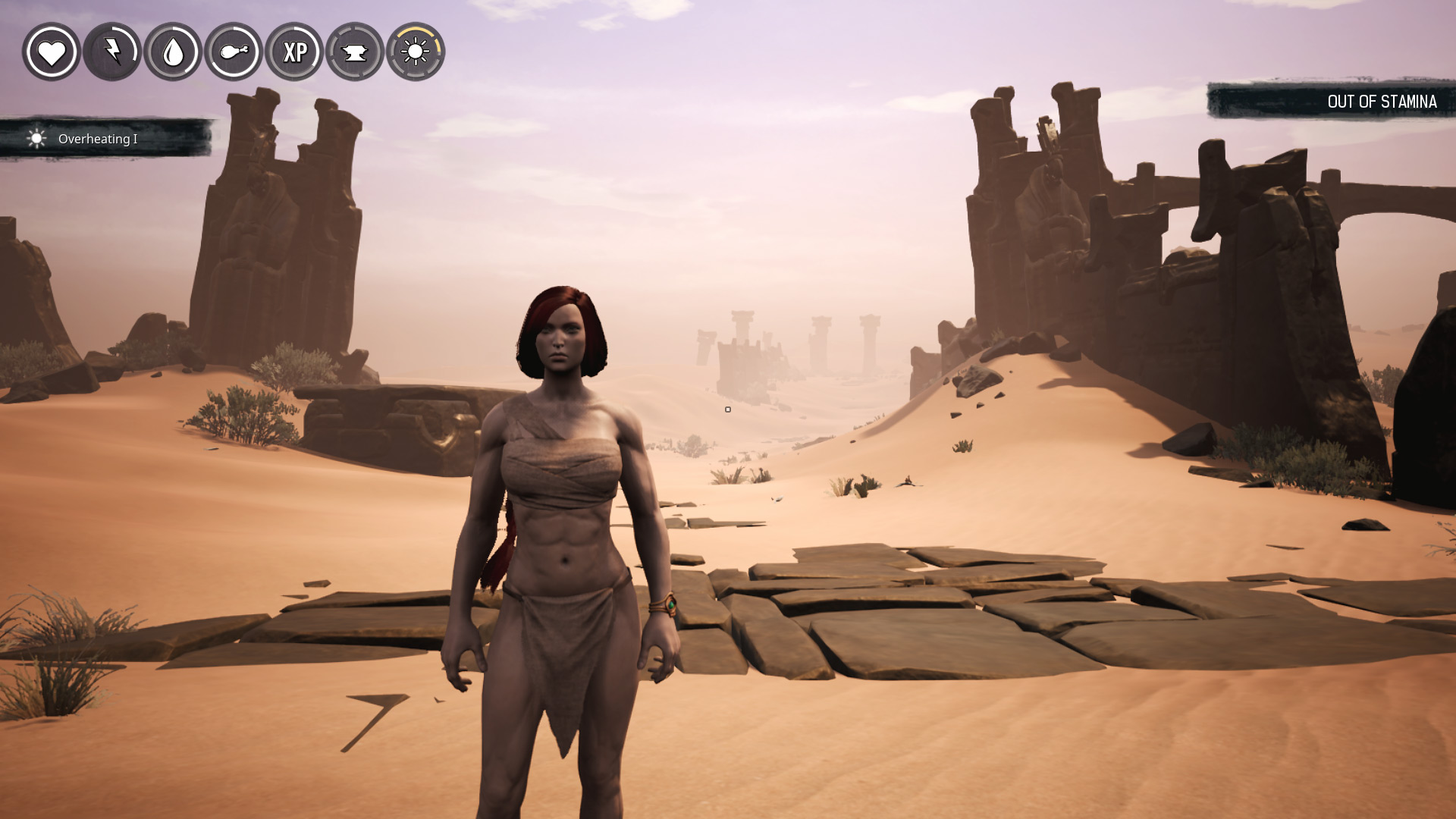Select the lightning bolt stamina icon

click(x=112, y=52)
